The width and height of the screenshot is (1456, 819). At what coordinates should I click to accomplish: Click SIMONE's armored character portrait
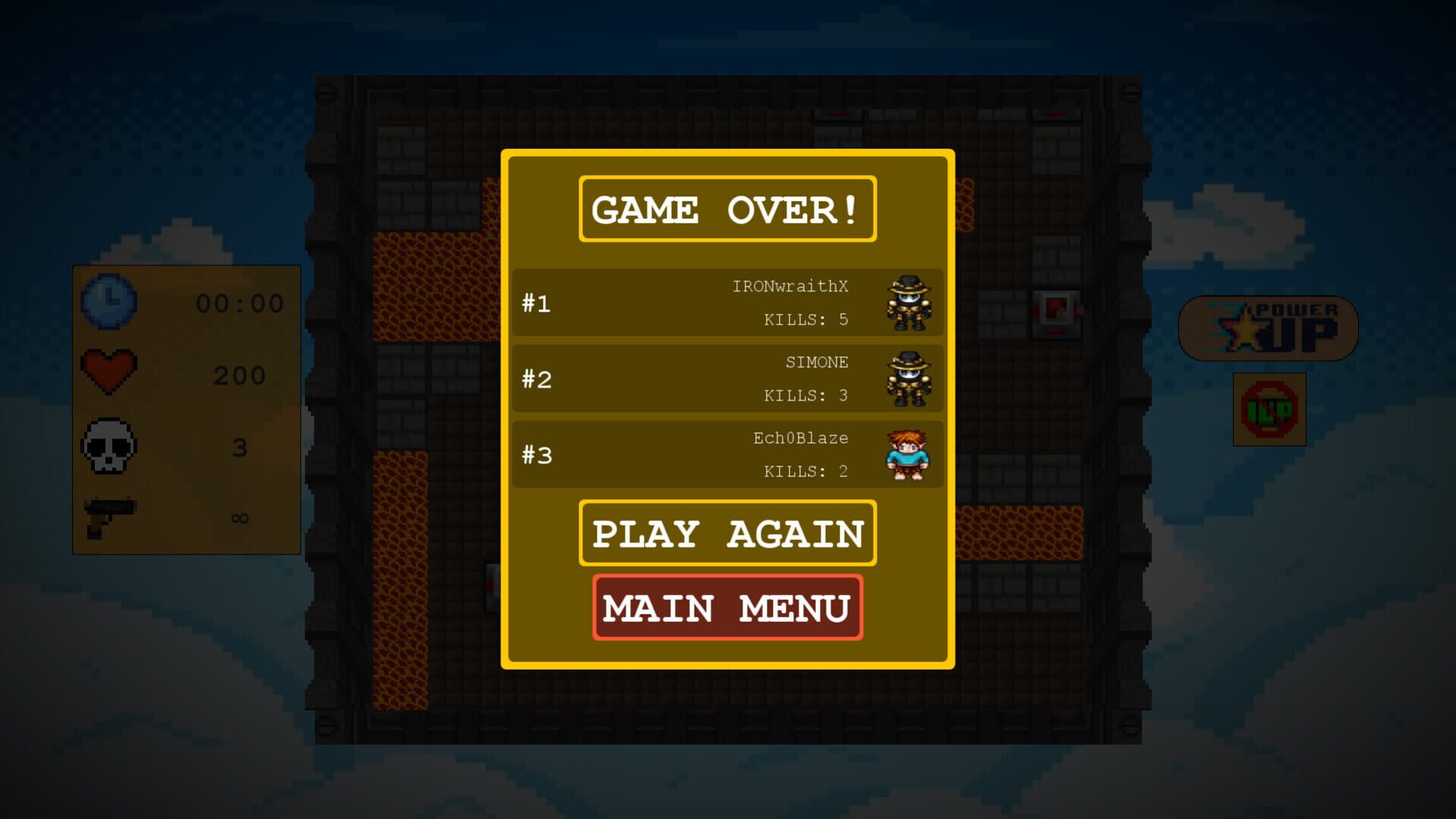(x=908, y=378)
